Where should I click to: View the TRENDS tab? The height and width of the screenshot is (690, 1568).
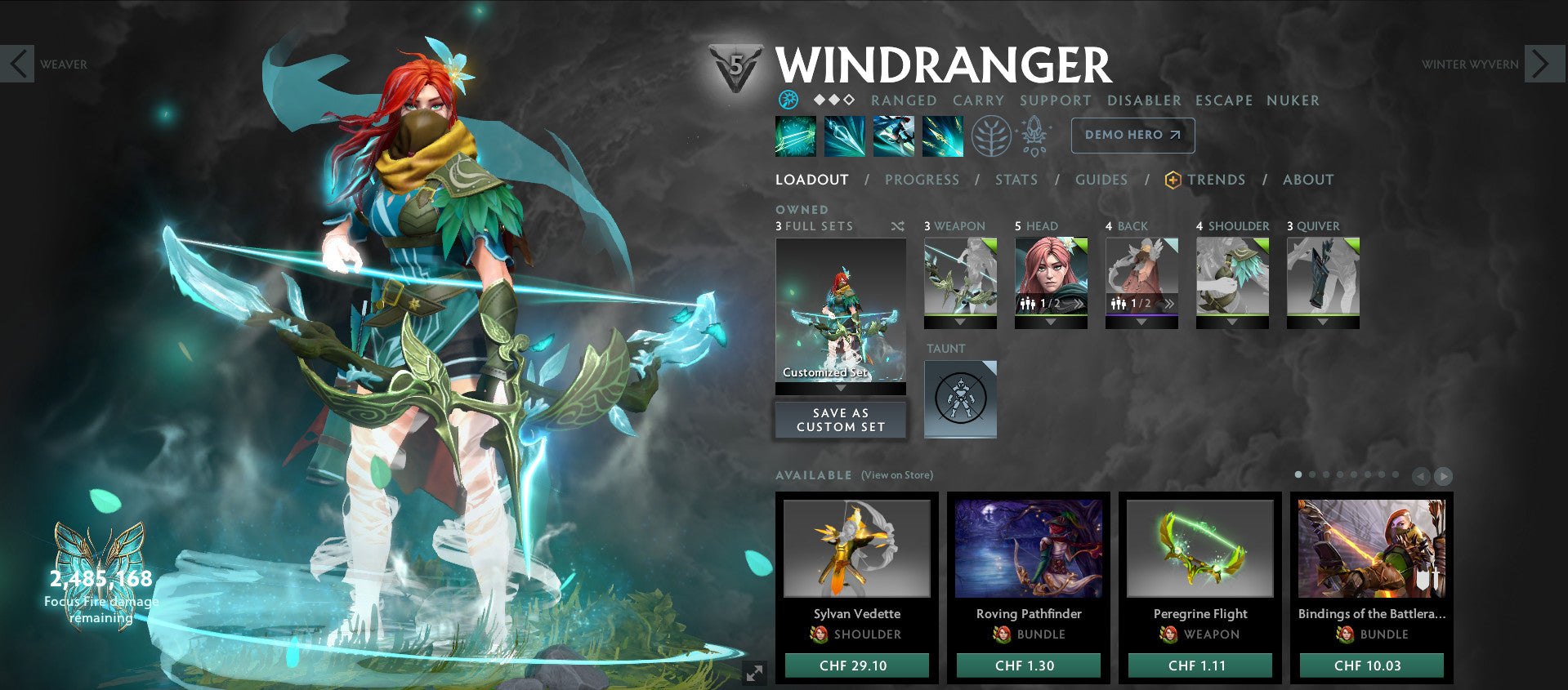point(1217,180)
